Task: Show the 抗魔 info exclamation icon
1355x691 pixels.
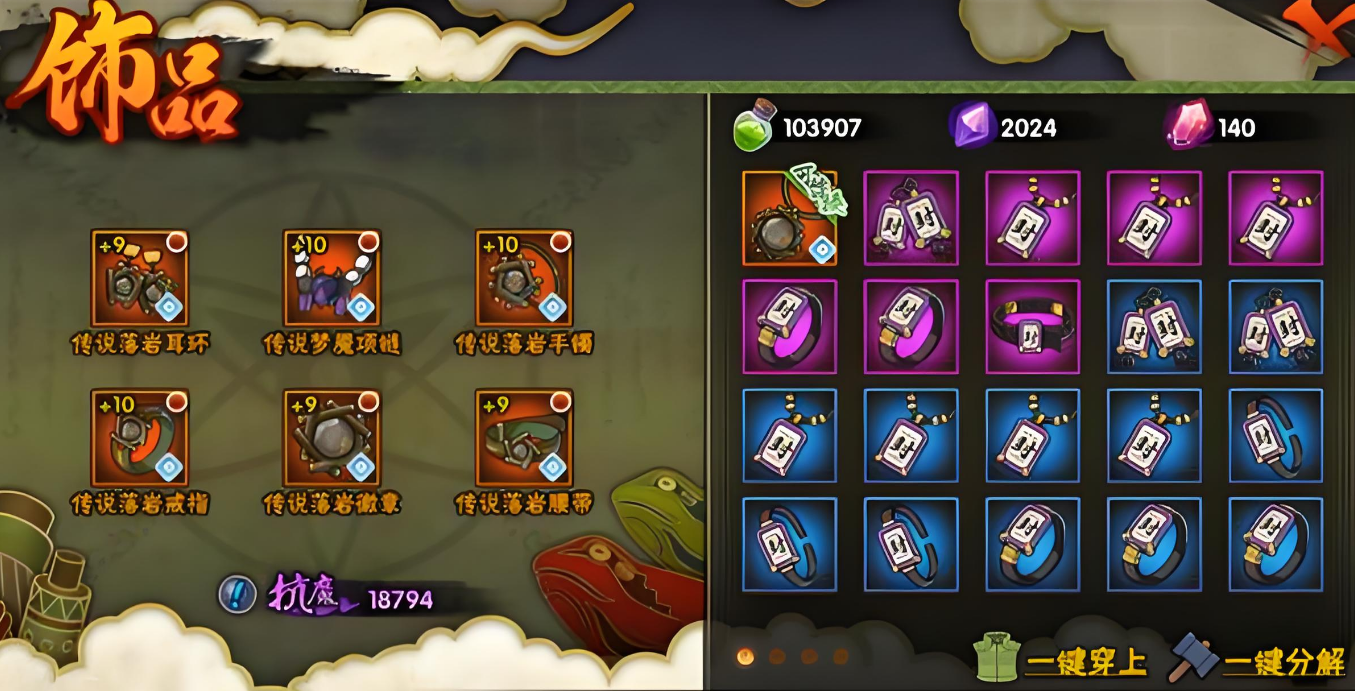Action: (236, 594)
